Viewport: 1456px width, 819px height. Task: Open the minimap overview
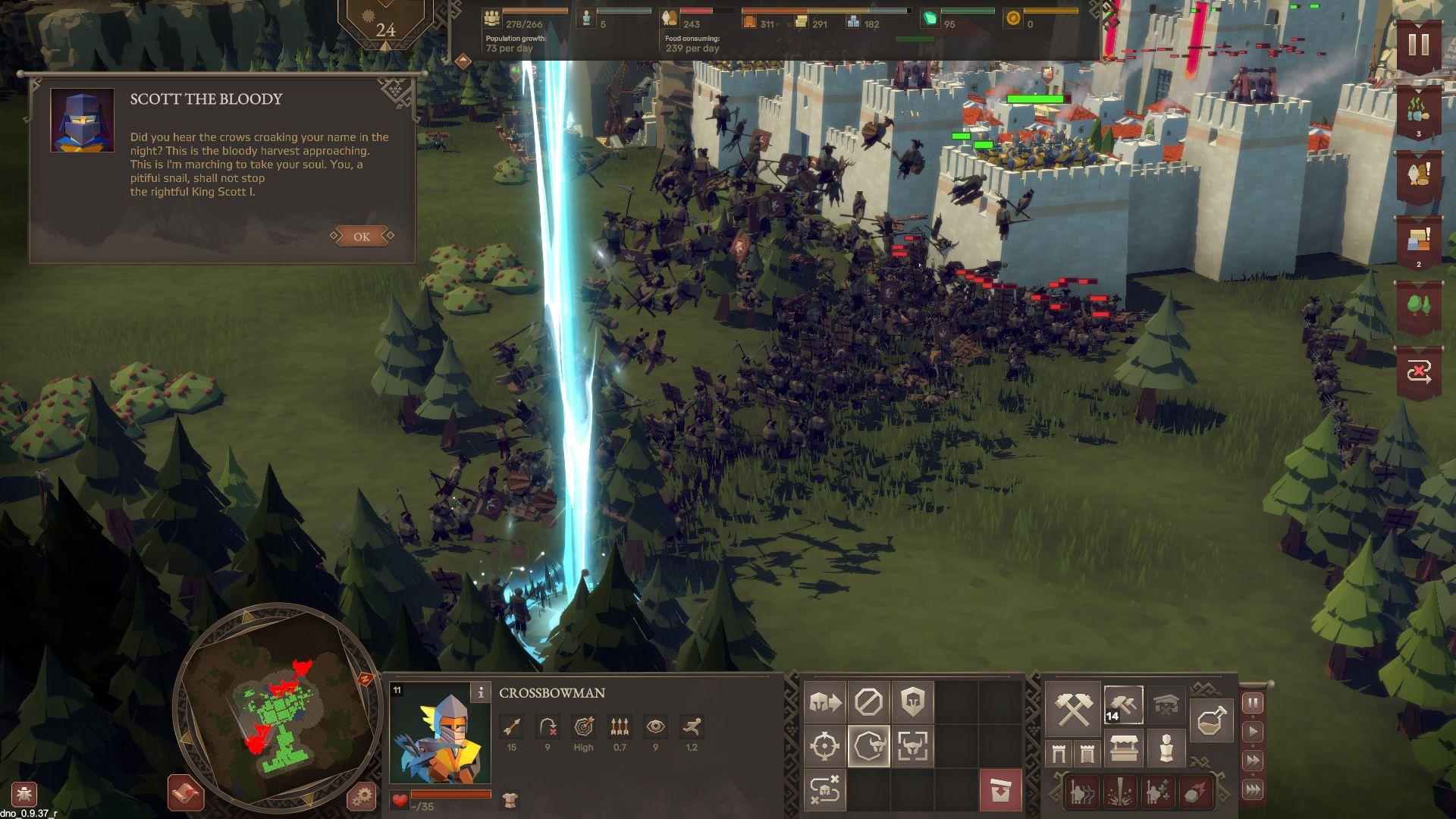point(278,708)
